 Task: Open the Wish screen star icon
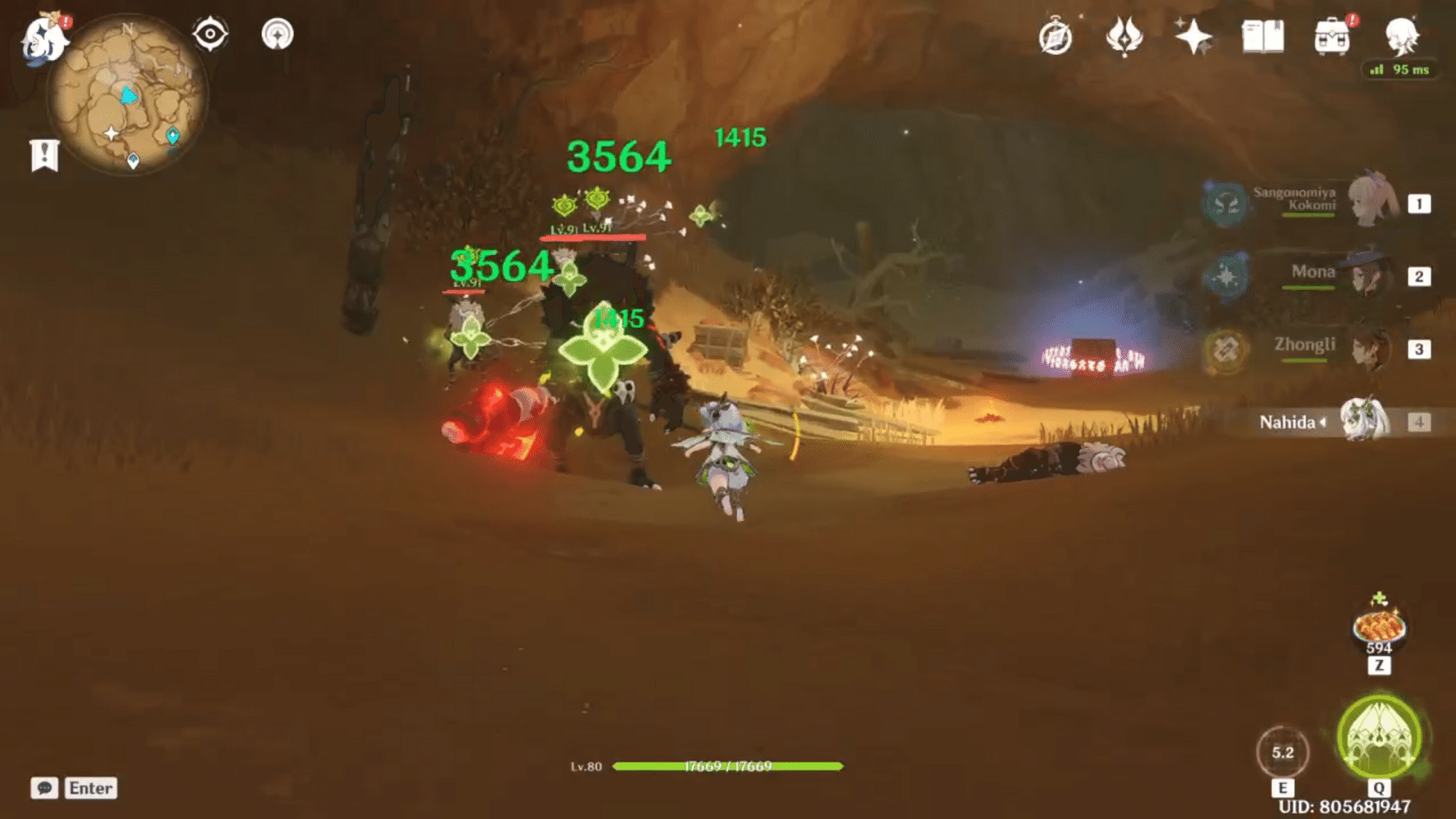click(1193, 36)
